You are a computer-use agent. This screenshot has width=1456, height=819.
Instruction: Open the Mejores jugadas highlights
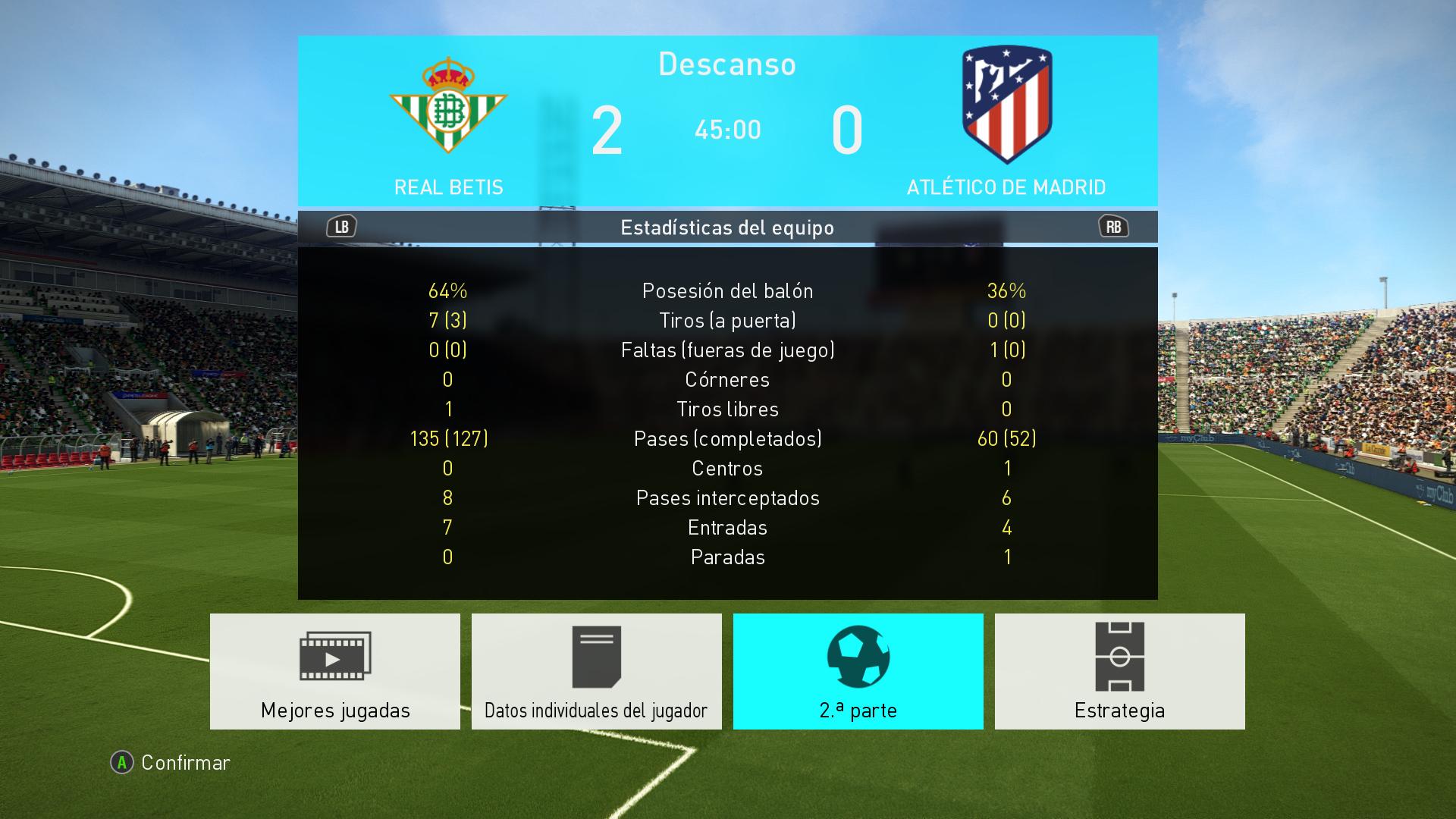(x=334, y=671)
